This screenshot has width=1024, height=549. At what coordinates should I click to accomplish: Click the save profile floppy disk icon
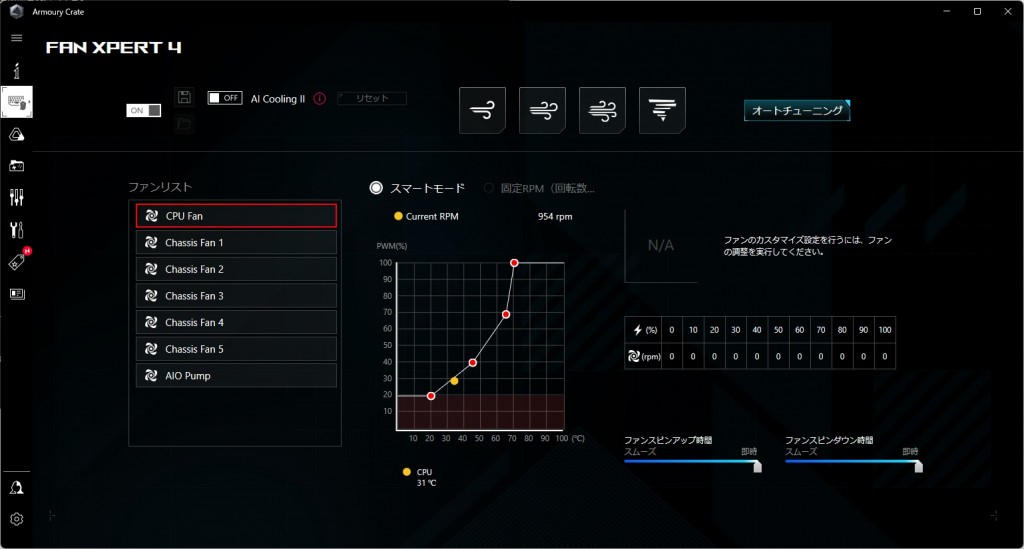184,97
